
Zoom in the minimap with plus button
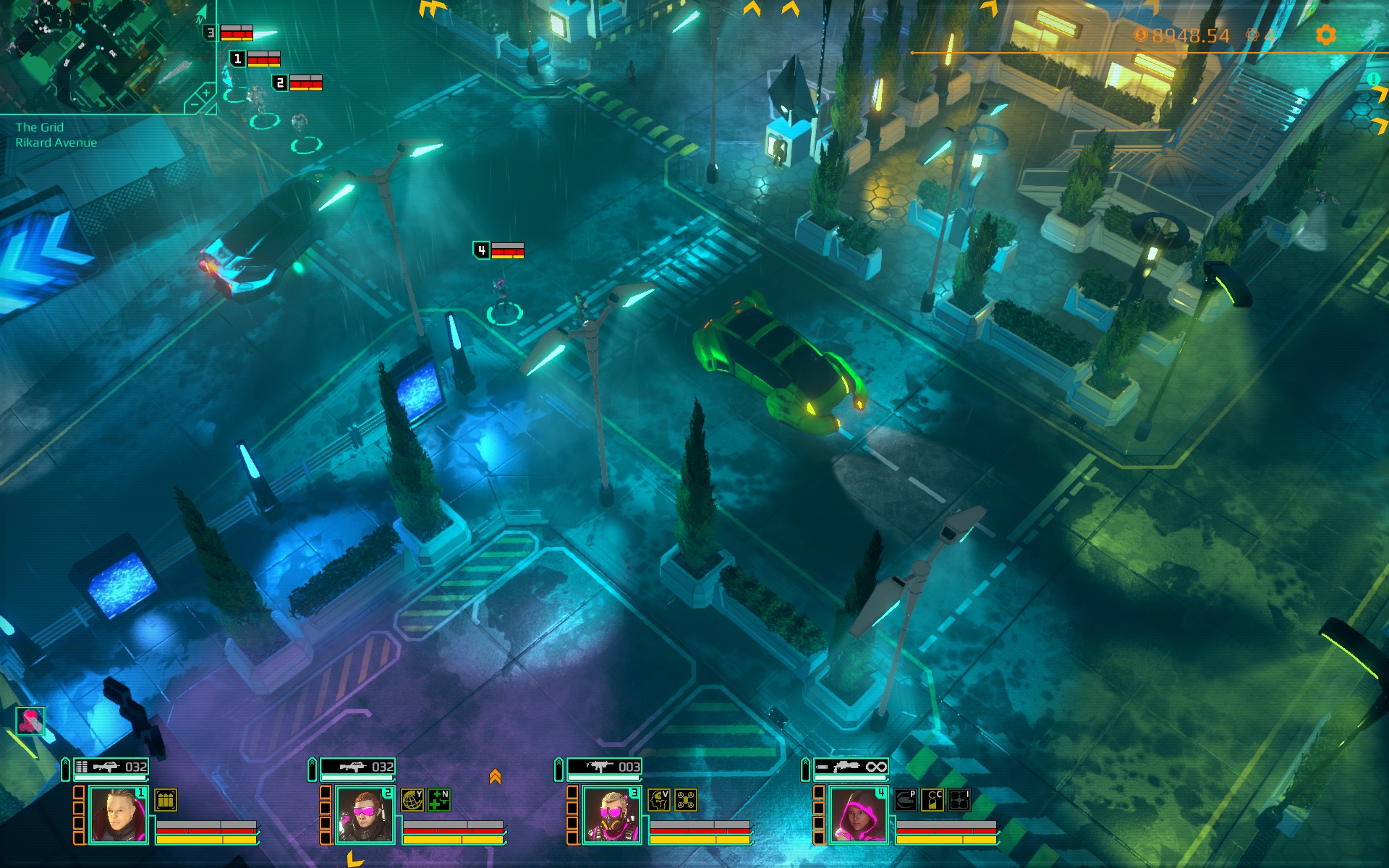point(206,93)
